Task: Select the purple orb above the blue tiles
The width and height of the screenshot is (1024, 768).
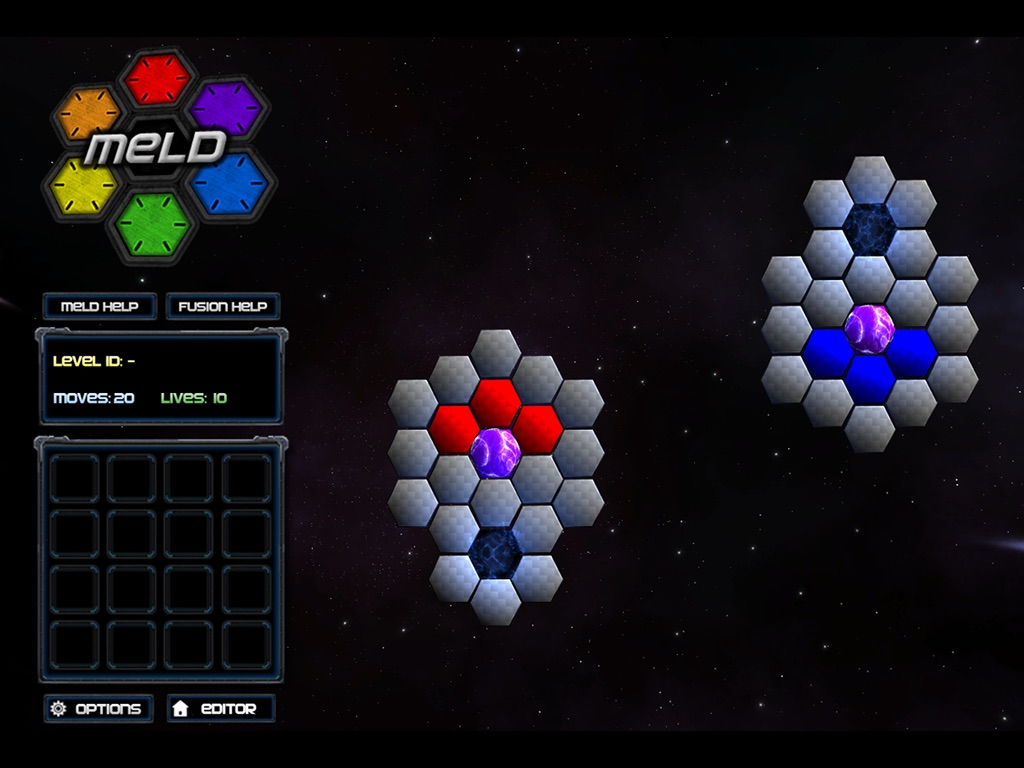Action: click(x=869, y=329)
